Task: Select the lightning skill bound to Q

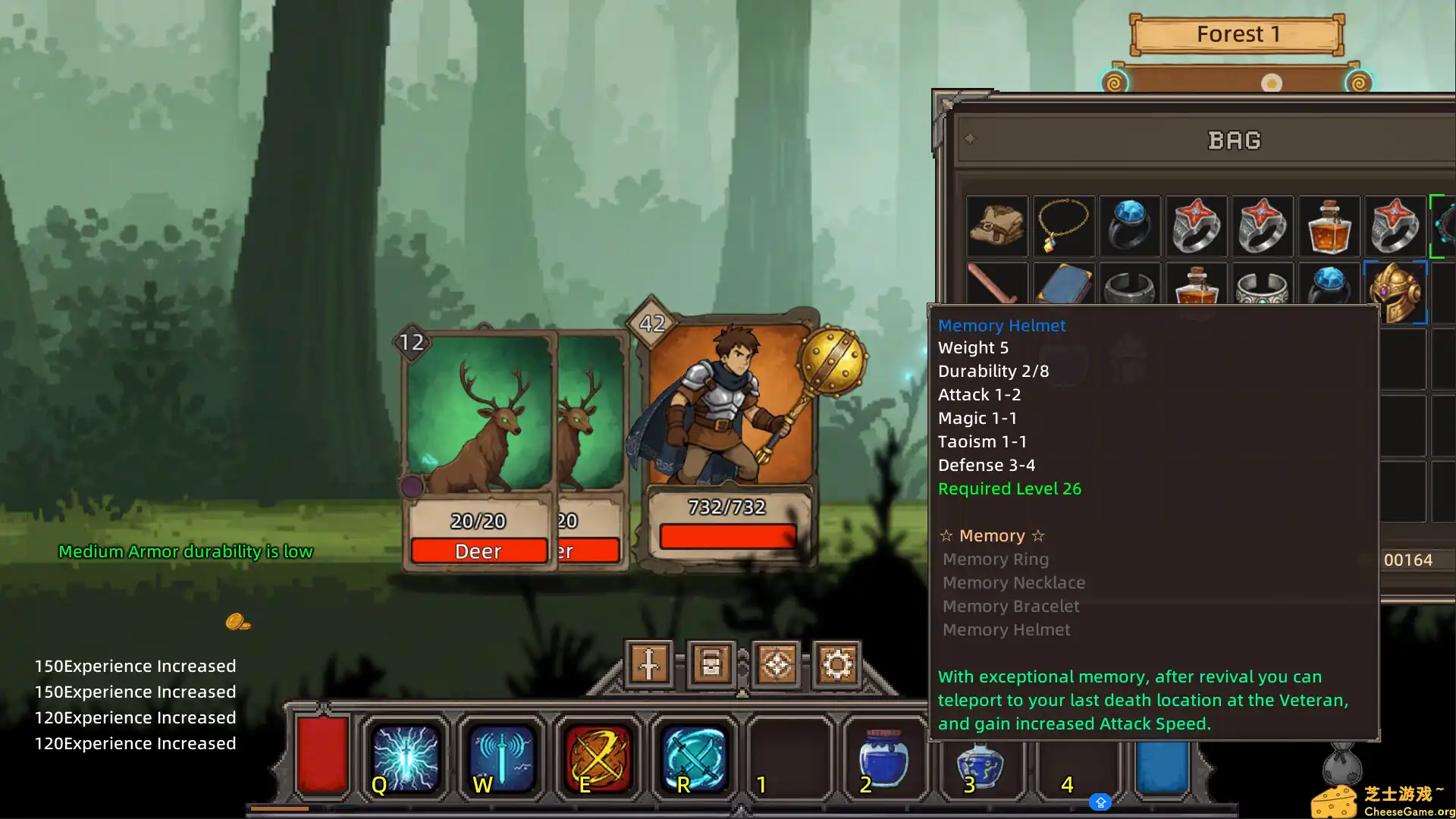Action: pyautogui.click(x=406, y=758)
